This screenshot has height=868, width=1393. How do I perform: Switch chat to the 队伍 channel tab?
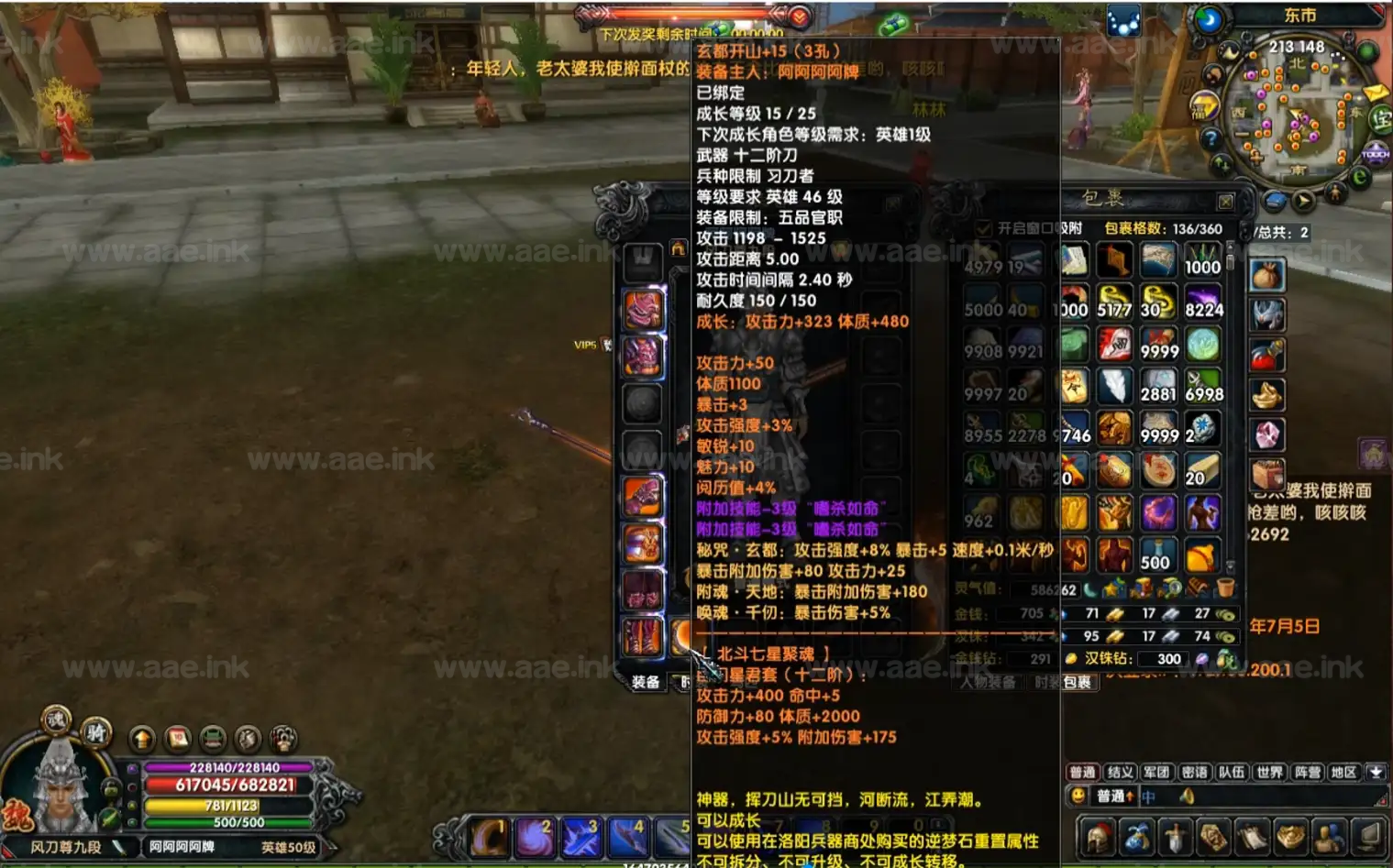pos(1232,772)
